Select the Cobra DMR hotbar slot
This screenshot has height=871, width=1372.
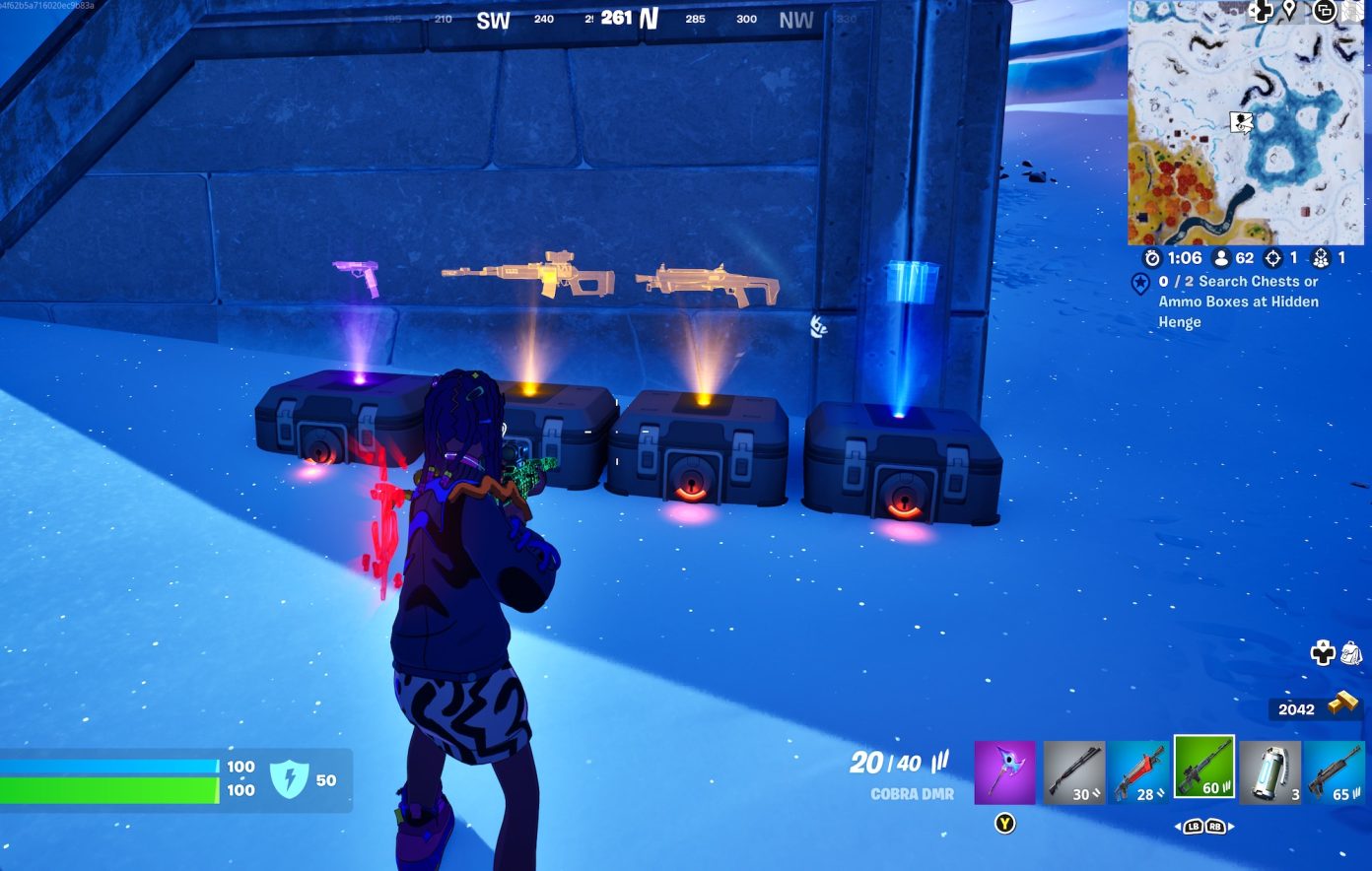coord(1202,770)
